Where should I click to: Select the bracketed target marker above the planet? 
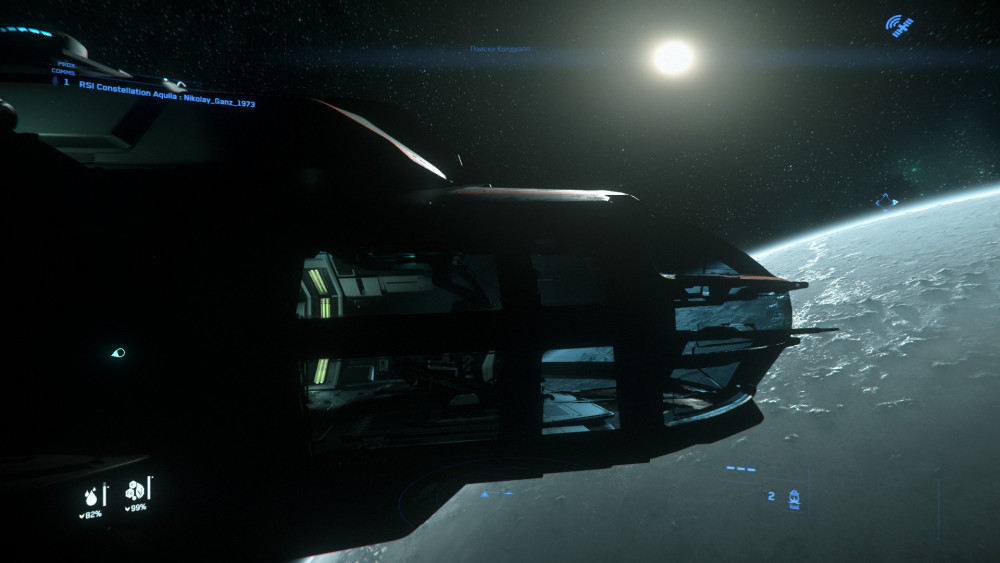pyautogui.click(x=886, y=201)
